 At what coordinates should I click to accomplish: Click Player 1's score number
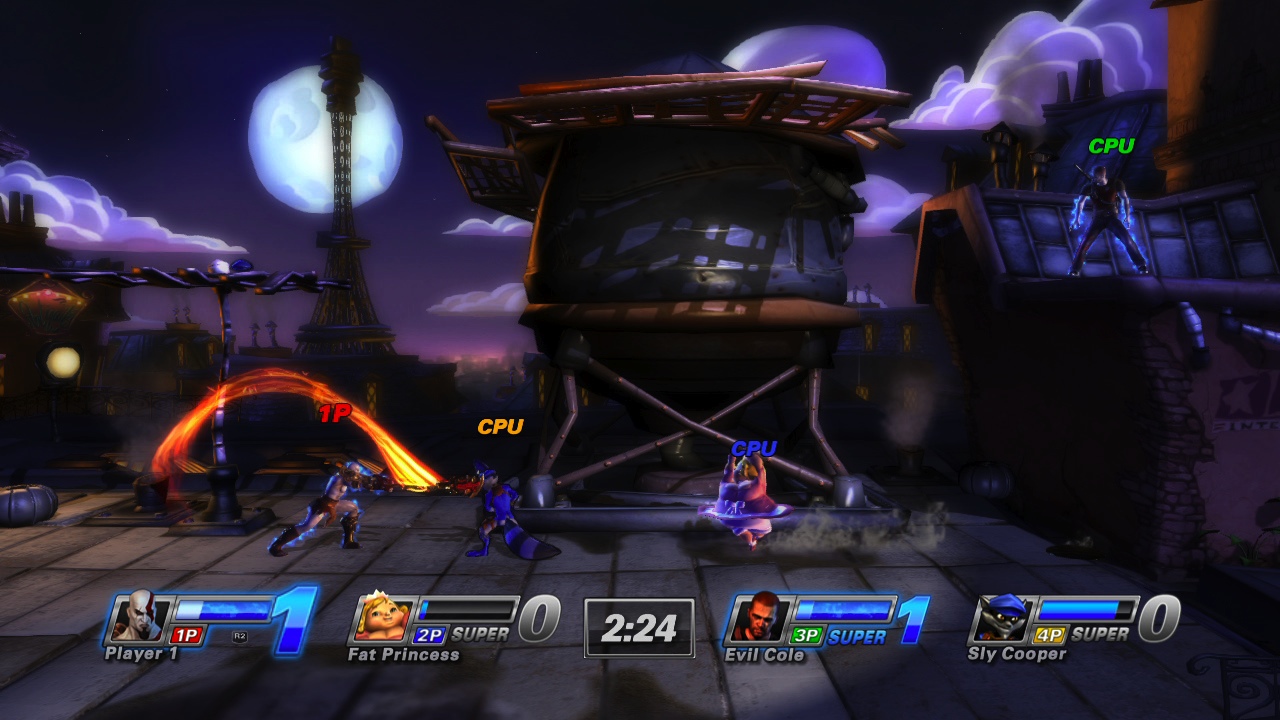pyautogui.click(x=290, y=622)
